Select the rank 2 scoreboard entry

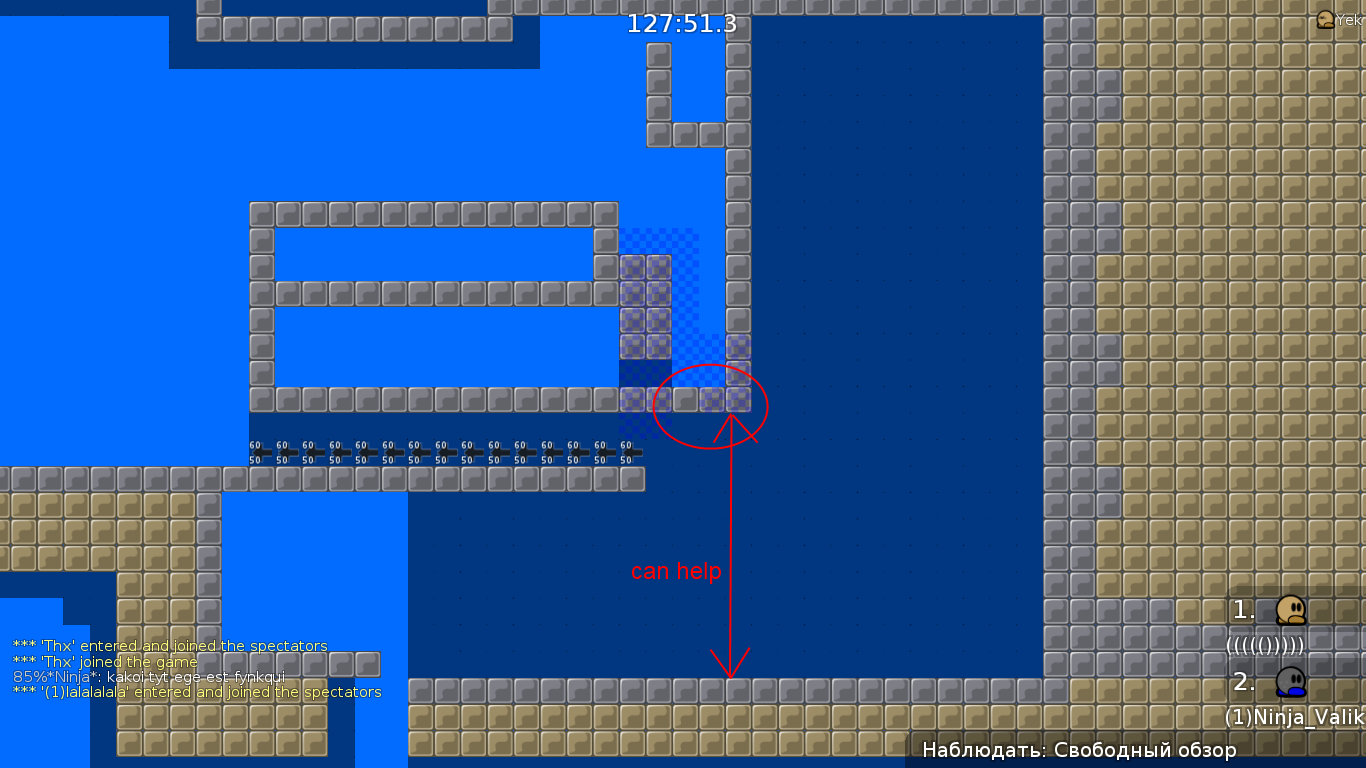pyautogui.click(x=1243, y=682)
